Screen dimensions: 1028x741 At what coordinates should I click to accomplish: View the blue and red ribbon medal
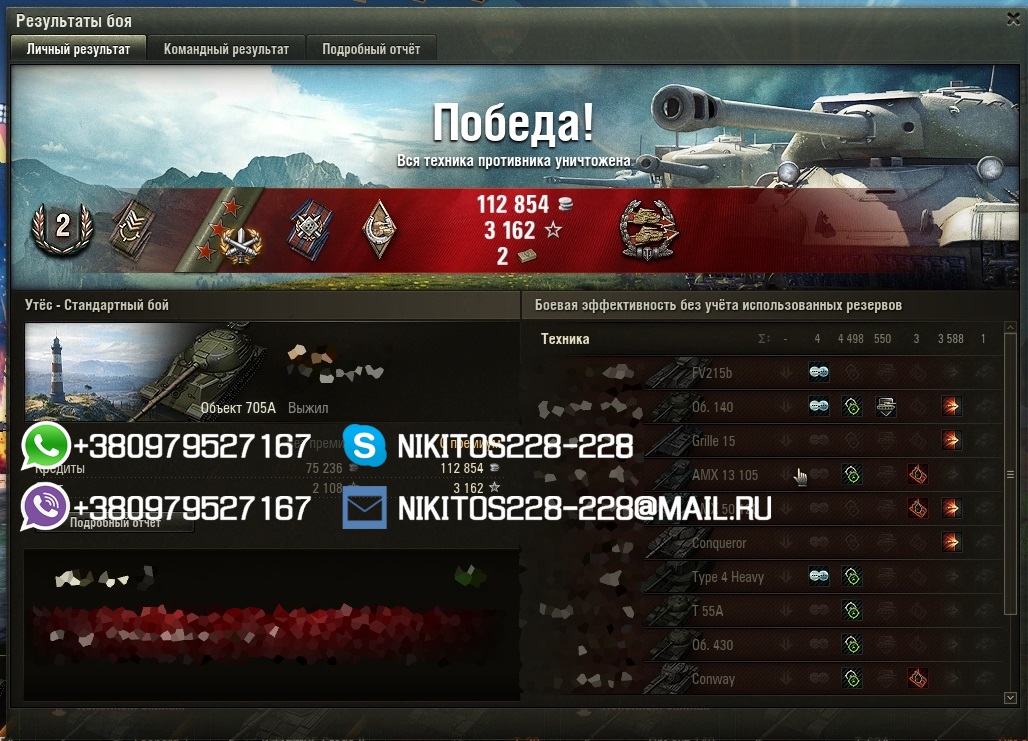(x=307, y=229)
